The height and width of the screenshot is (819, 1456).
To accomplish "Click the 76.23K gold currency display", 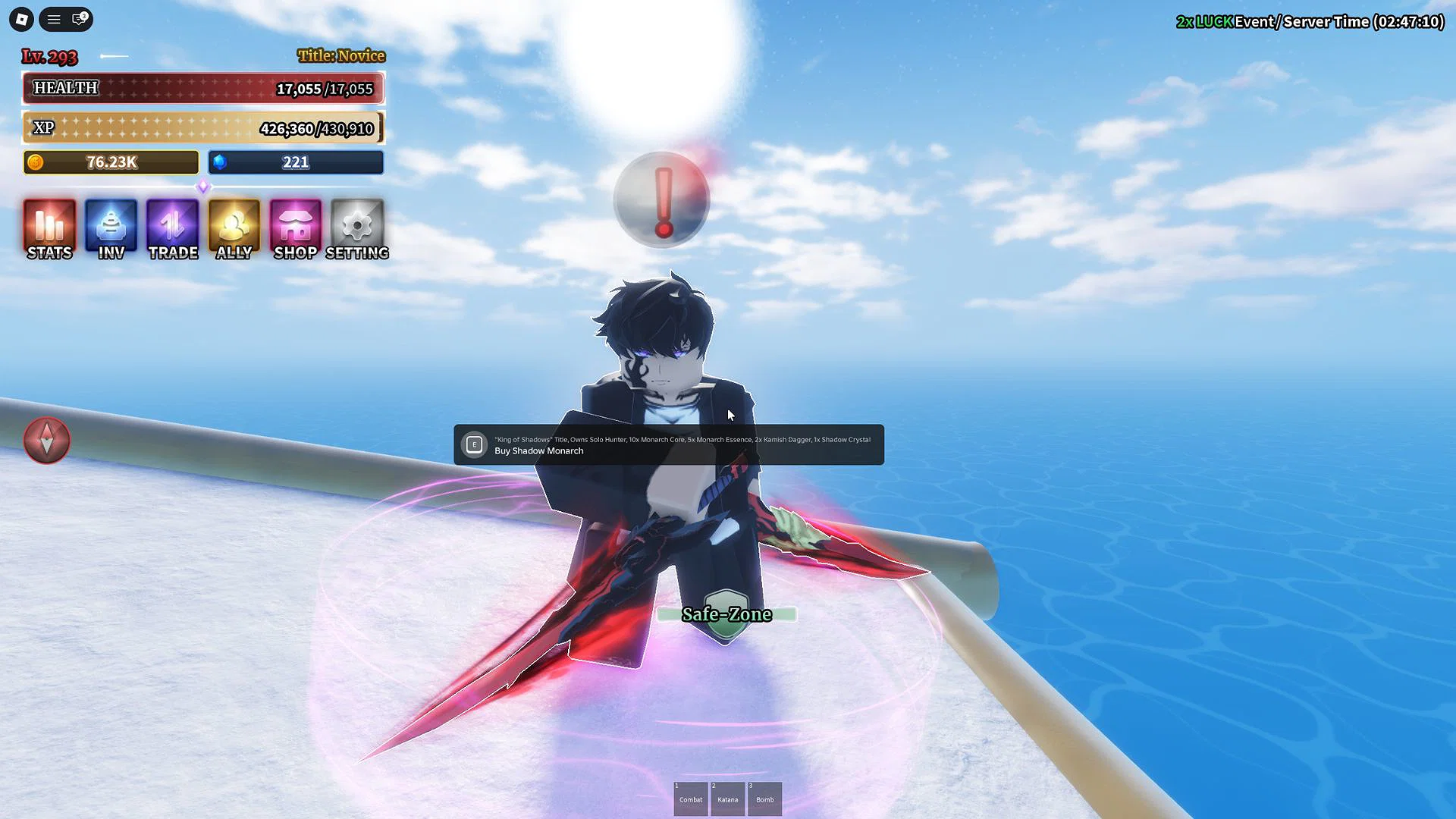I will coord(110,162).
